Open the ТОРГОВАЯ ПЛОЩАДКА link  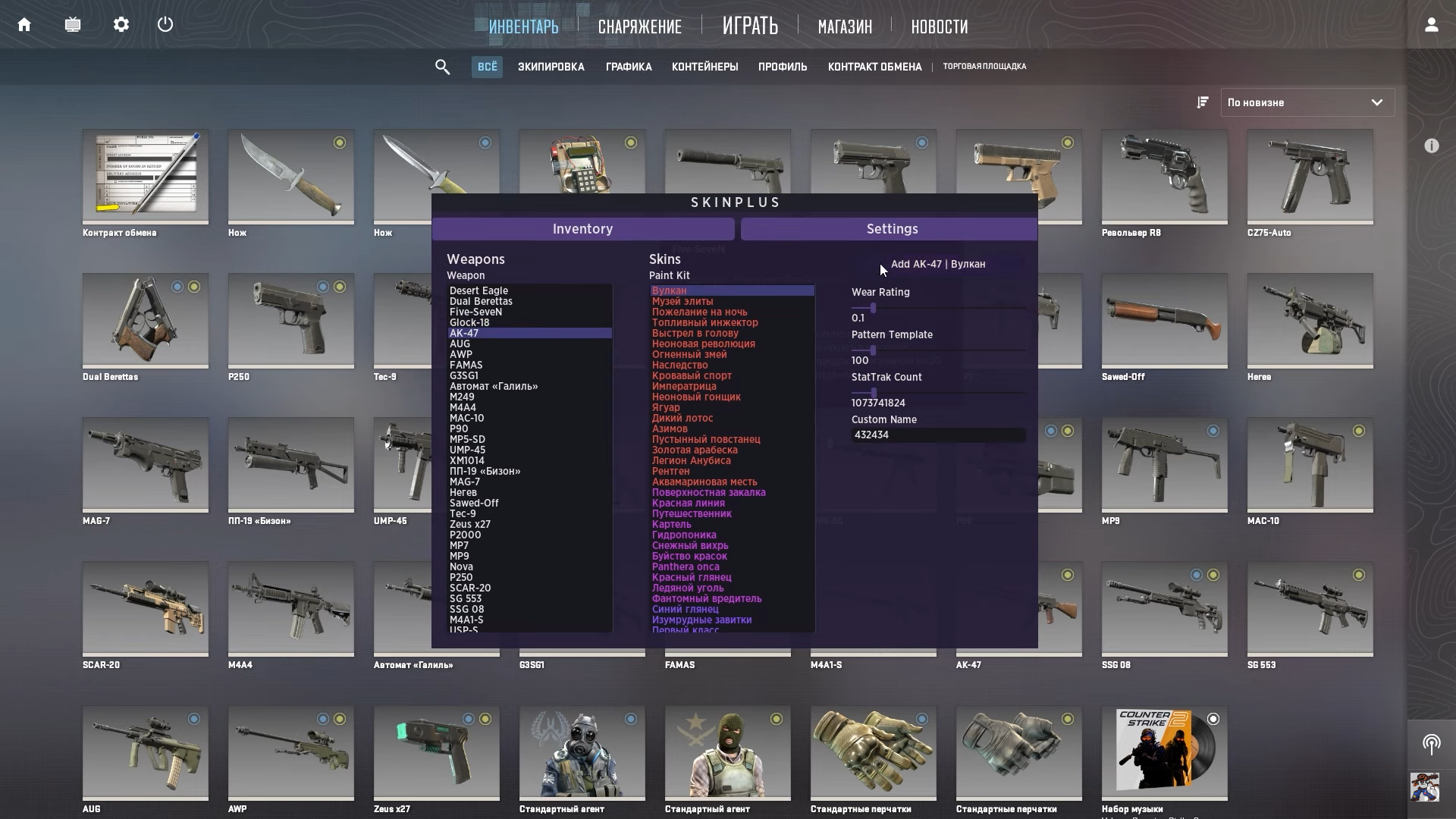984,66
